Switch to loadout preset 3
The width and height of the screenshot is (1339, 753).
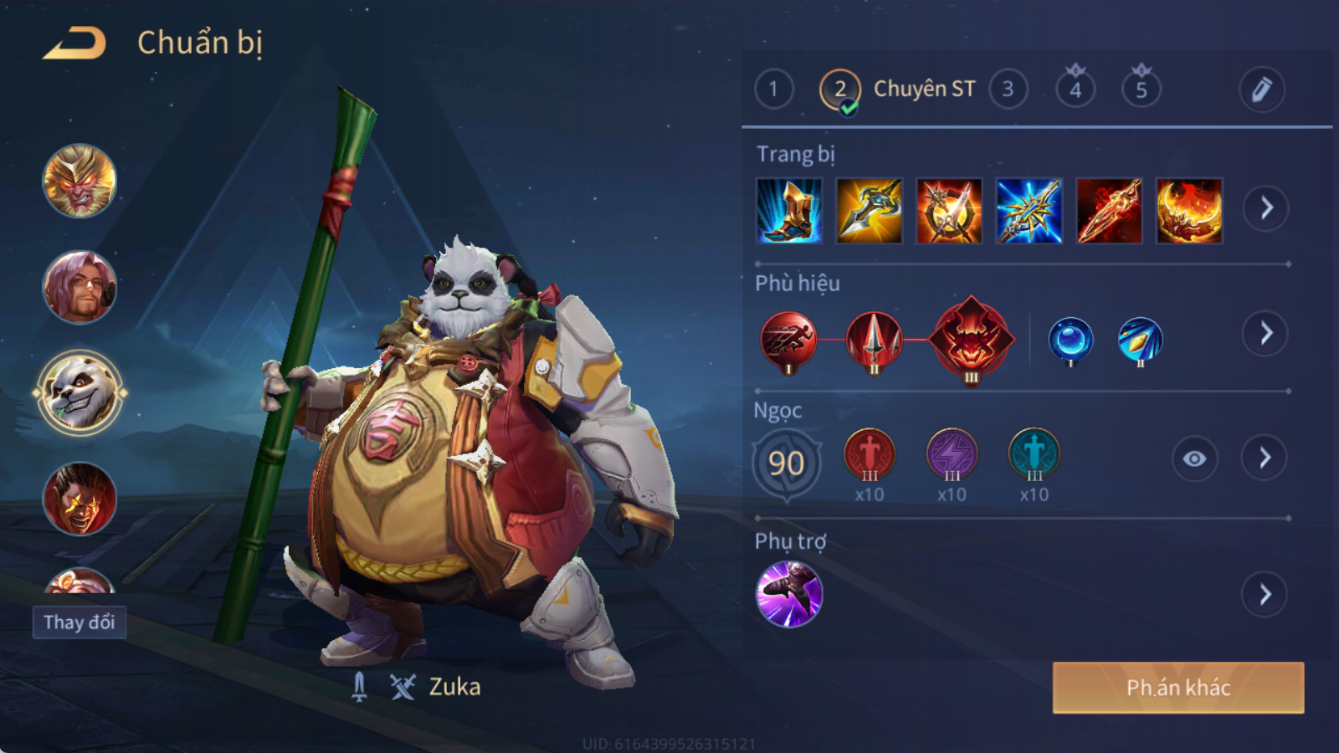(x=1008, y=90)
